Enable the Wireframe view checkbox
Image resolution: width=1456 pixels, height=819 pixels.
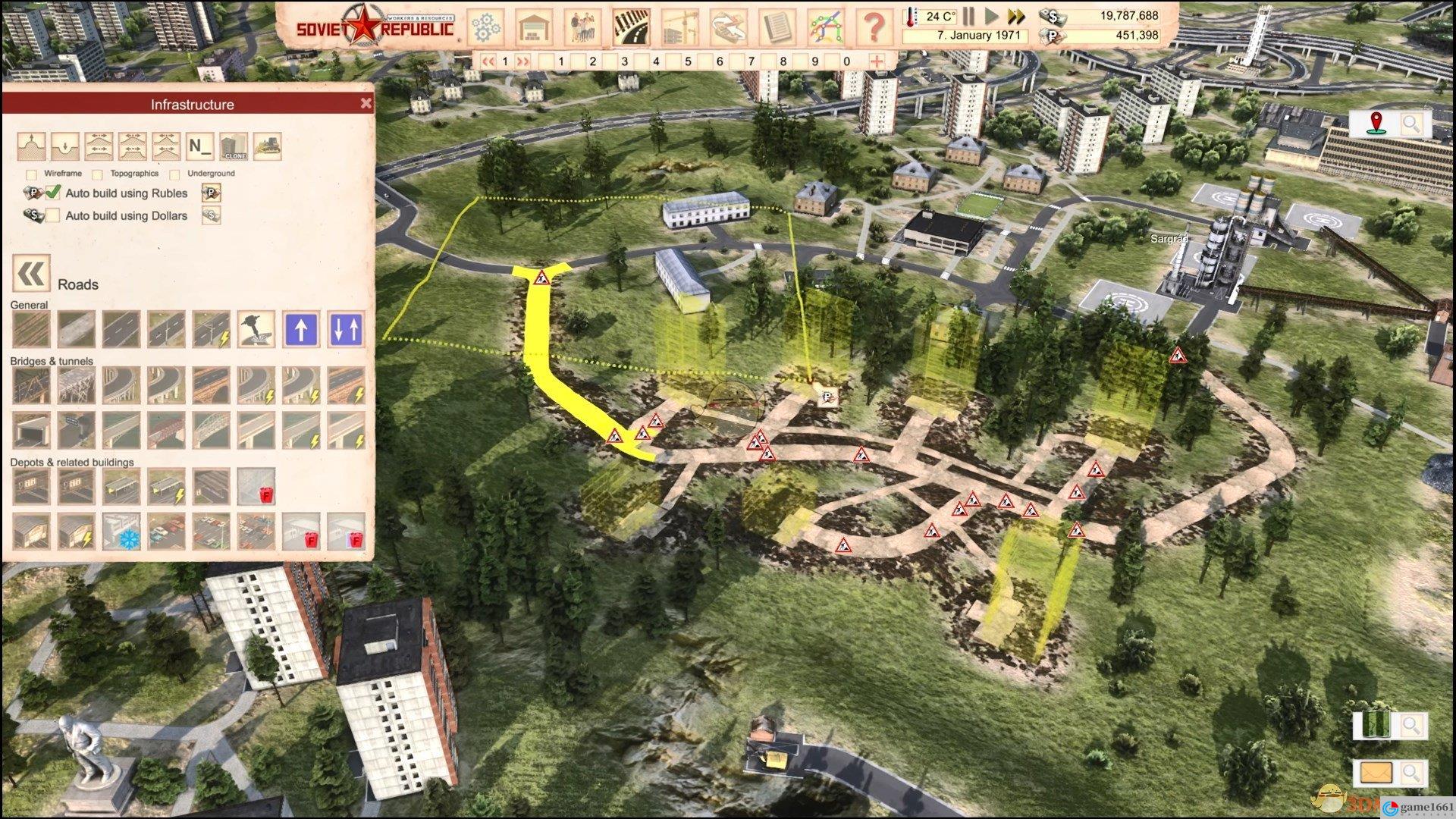(31, 174)
